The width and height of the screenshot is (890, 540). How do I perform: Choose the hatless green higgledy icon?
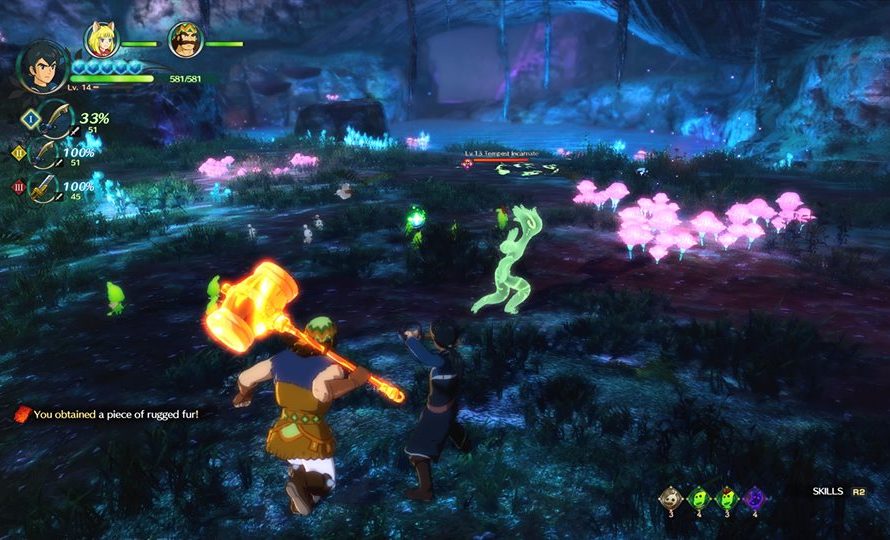coord(700,498)
